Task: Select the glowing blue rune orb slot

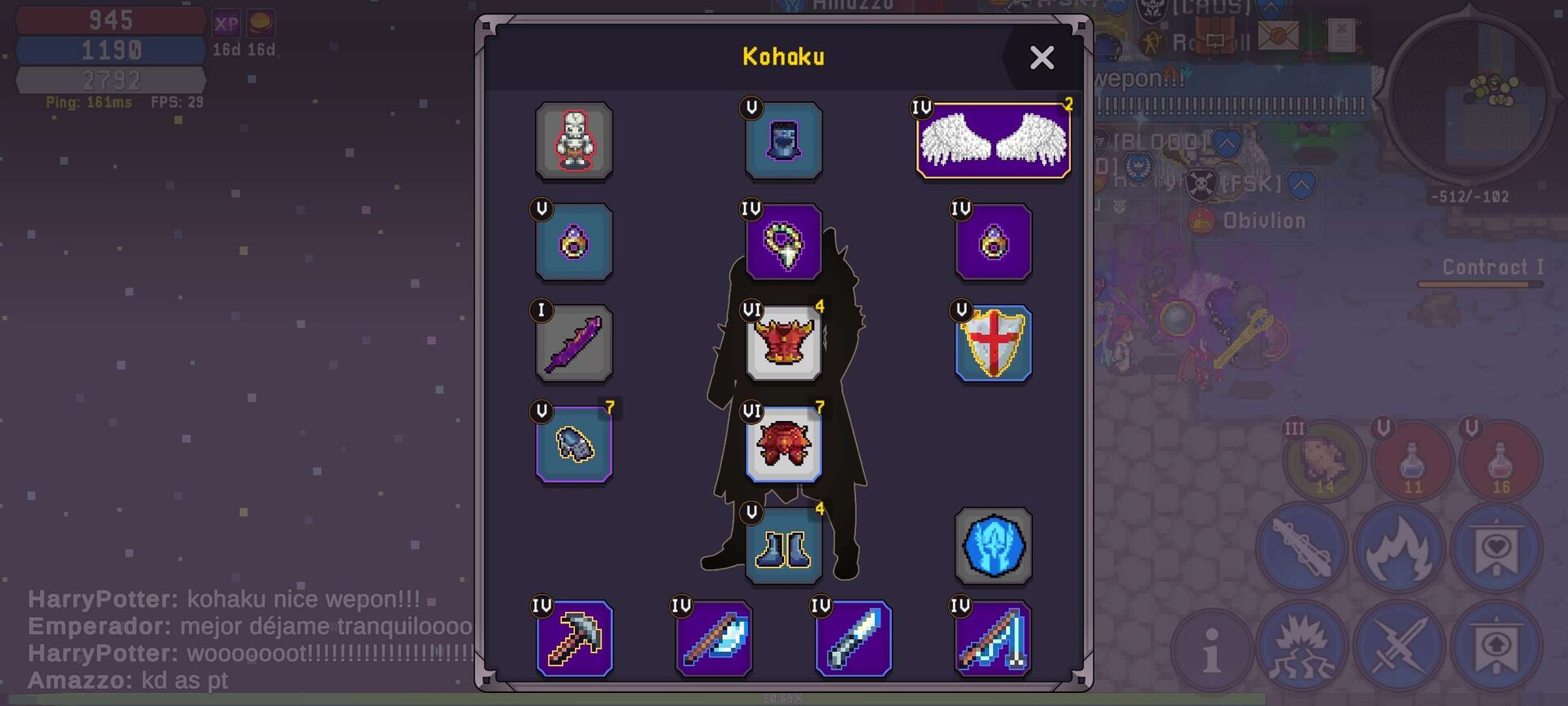Action: pos(993,546)
